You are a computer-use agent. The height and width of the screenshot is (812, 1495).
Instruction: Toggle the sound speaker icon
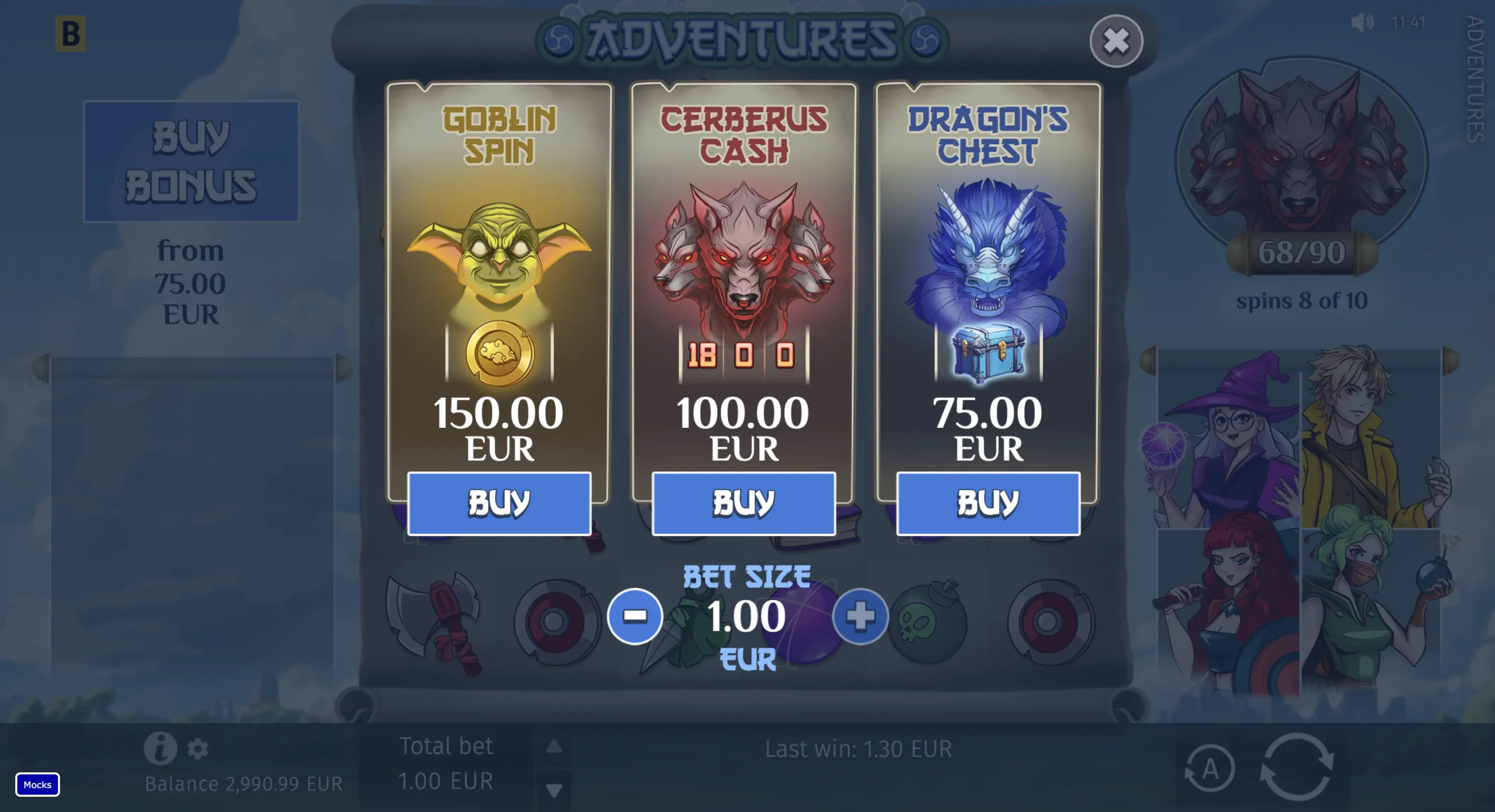tap(1361, 23)
